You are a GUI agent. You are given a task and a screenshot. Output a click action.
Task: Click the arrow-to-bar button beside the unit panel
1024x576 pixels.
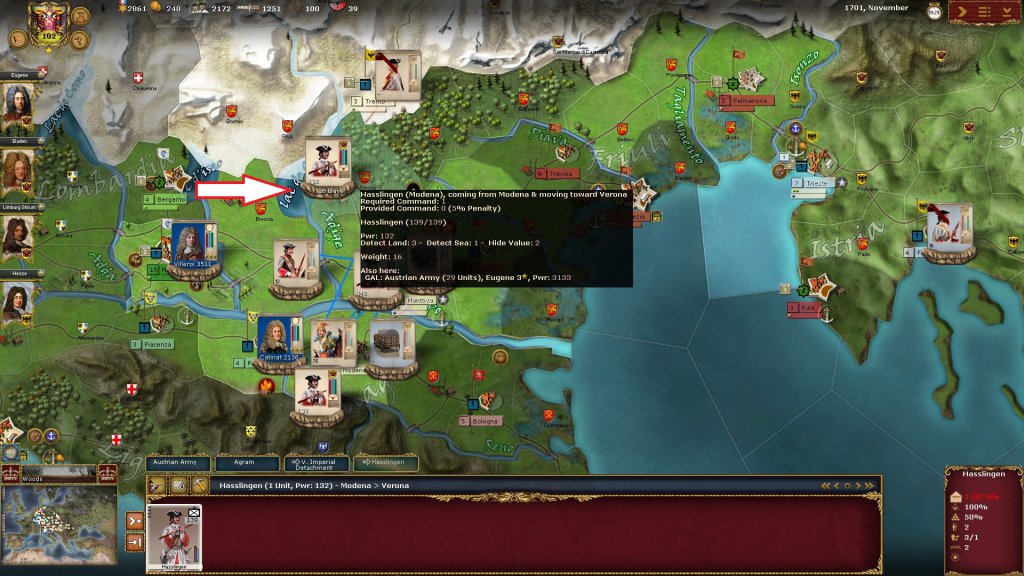(135, 542)
